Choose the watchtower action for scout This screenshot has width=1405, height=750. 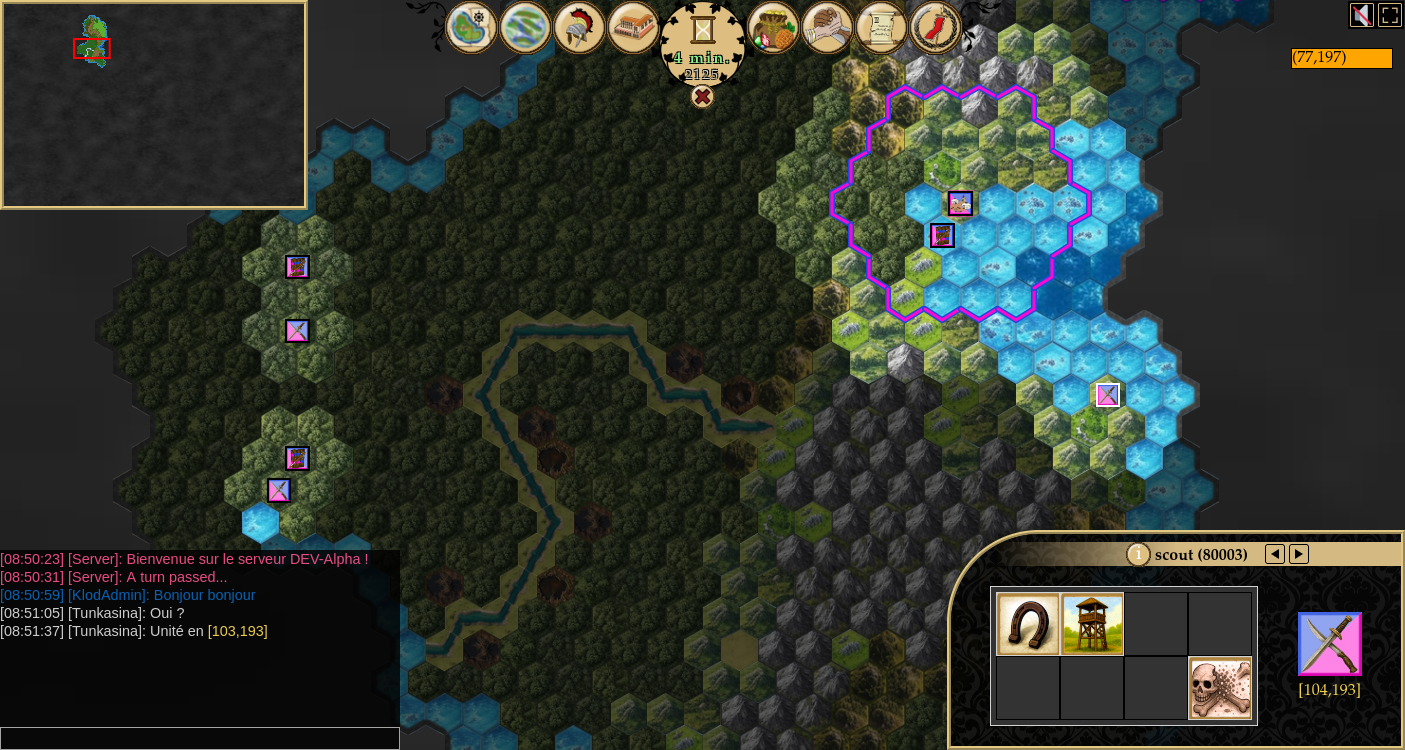pos(1092,624)
